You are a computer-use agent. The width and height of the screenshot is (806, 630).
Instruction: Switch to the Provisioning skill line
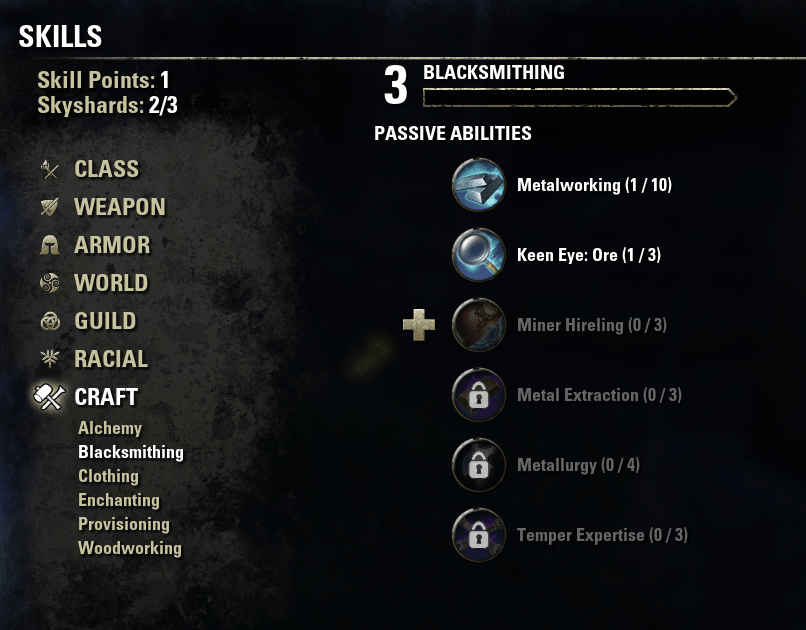point(124,524)
